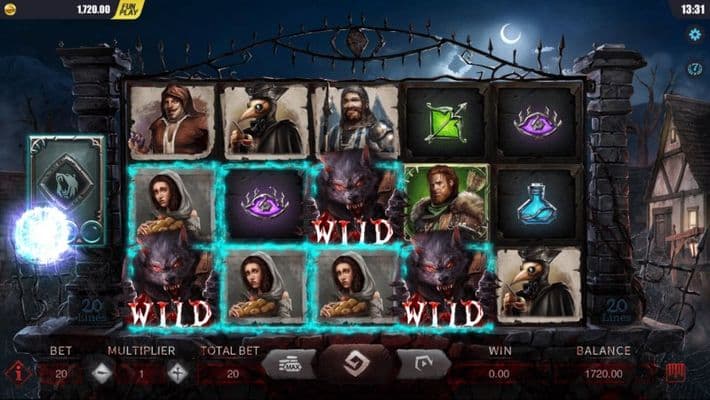Click the red icon beside the balance
Image resolution: width=710 pixels, height=400 pixels.
tap(677, 373)
